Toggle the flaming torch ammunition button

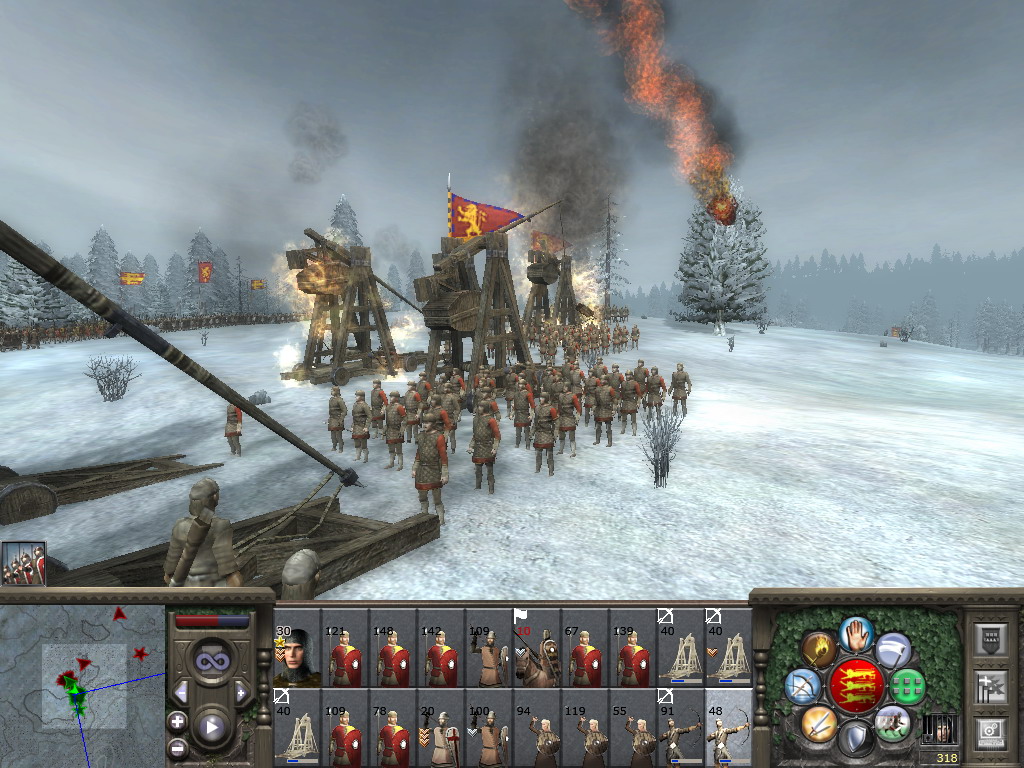coord(819,650)
